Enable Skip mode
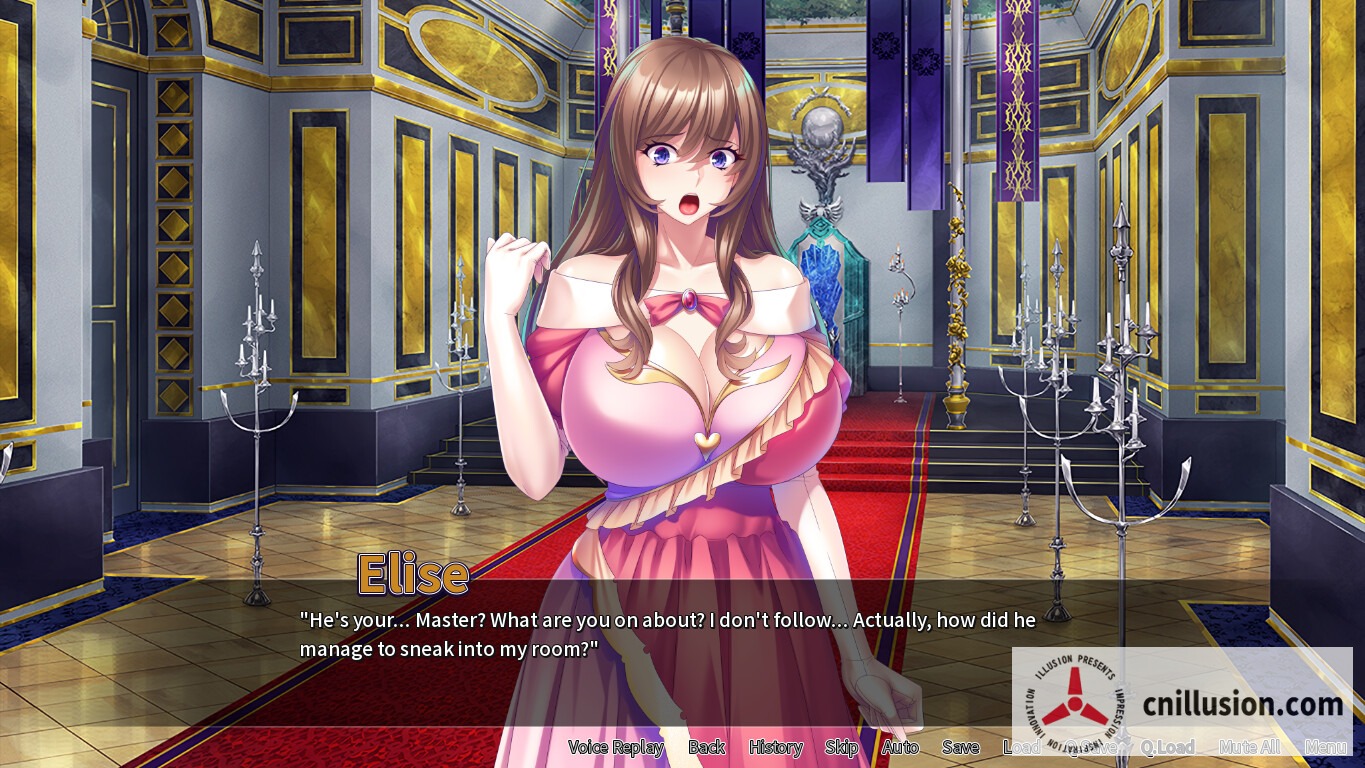 841,747
